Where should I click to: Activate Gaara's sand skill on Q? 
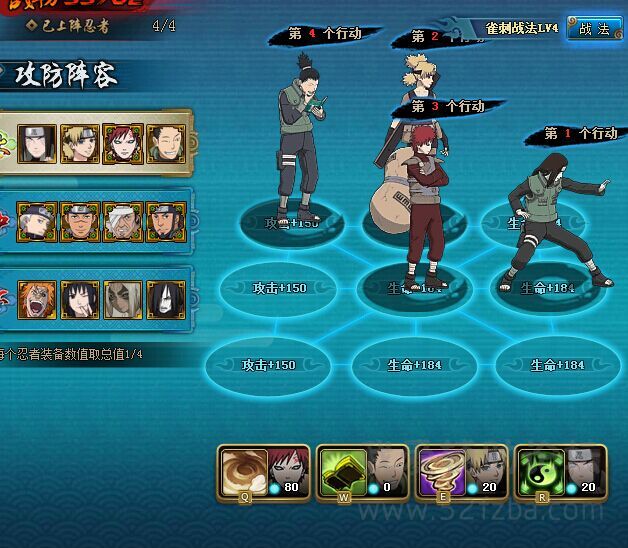pos(242,470)
